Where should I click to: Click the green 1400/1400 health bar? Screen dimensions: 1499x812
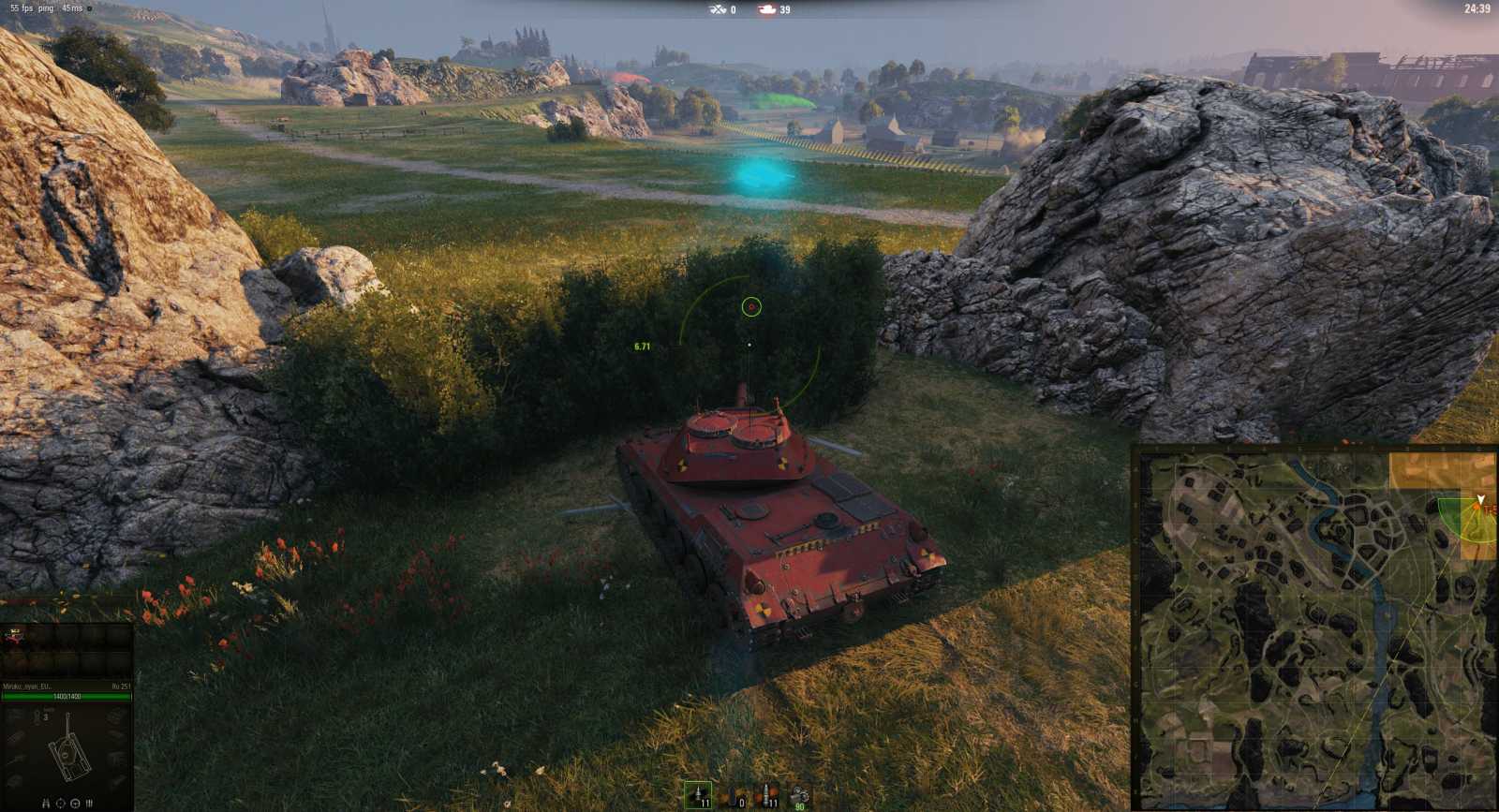(x=66, y=697)
